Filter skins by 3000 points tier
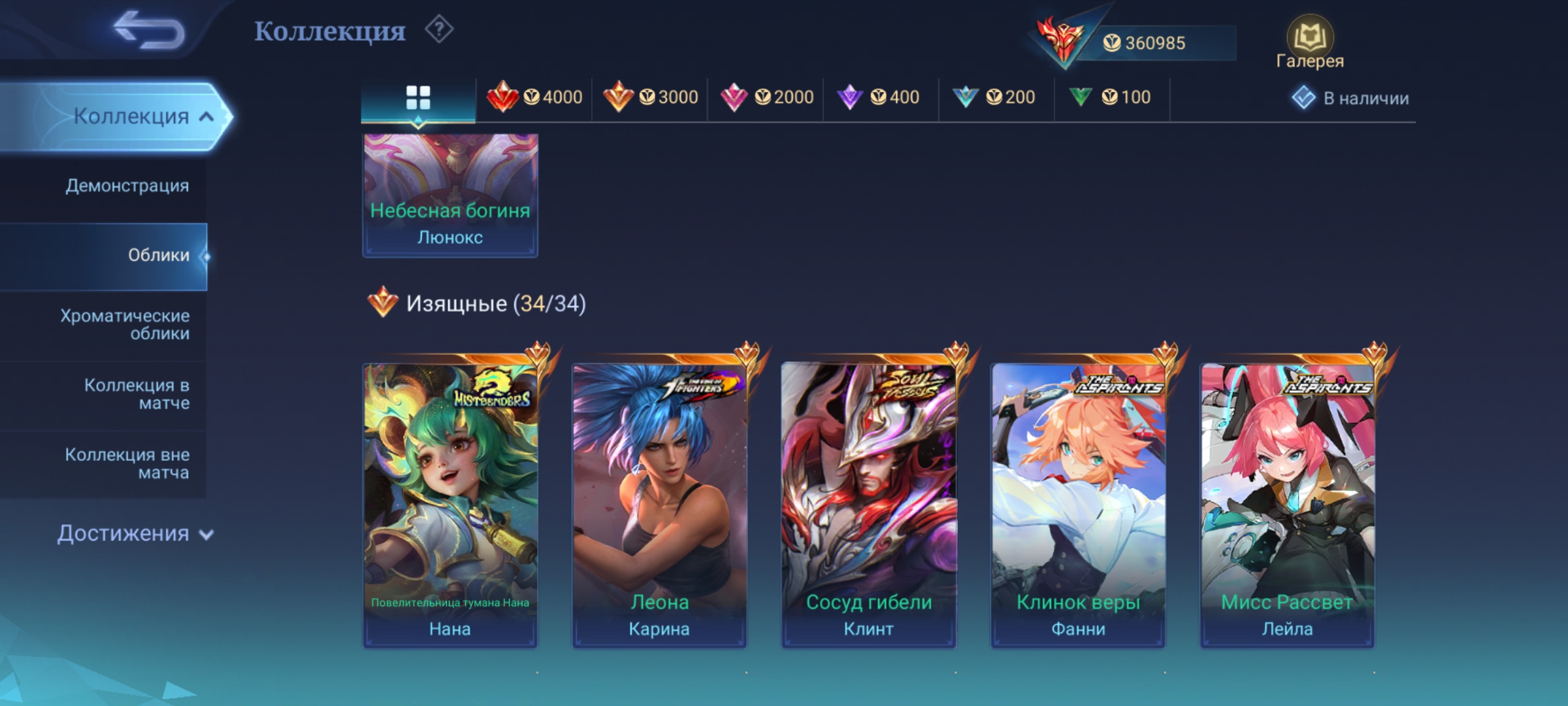This screenshot has height=706, width=1568. click(x=650, y=97)
